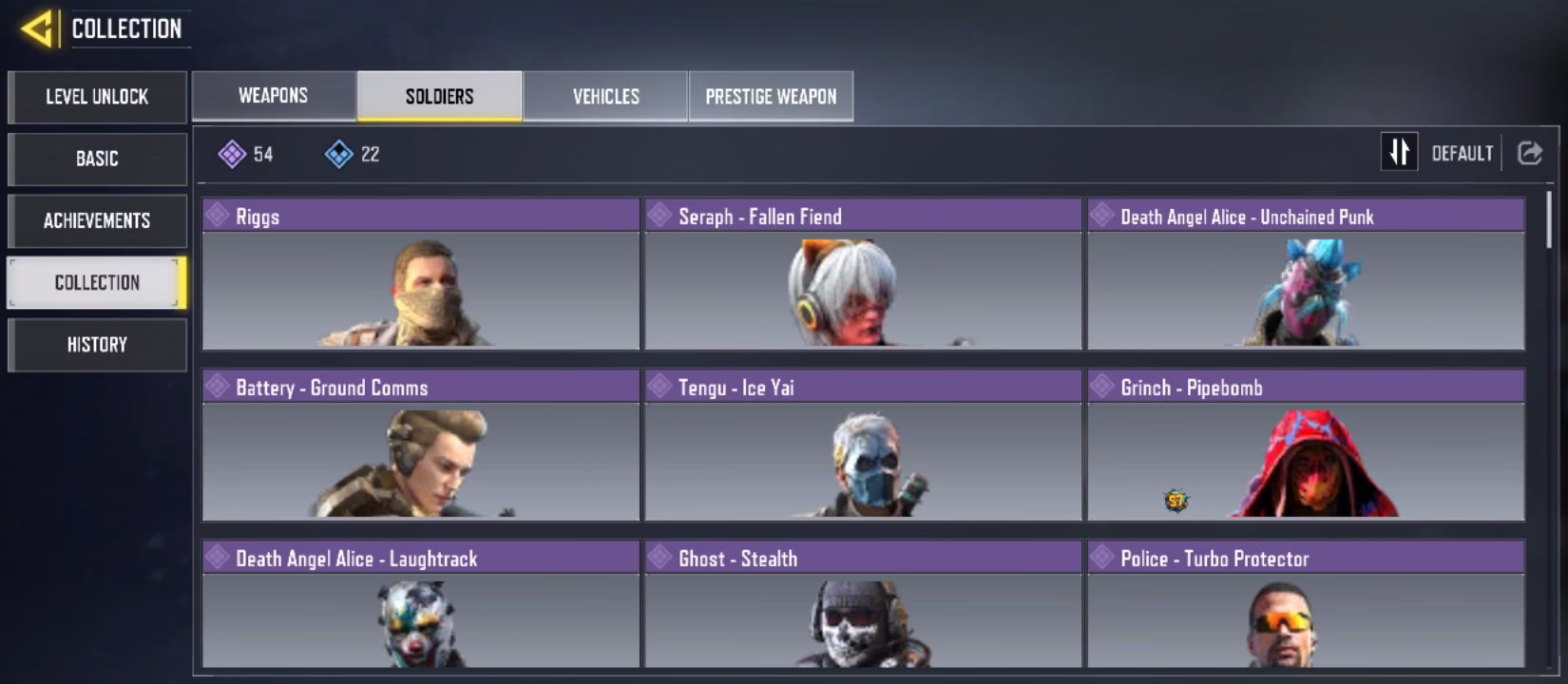Image resolution: width=1568 pixels, height=684 pixels.
Task: Open the Level Unlock section
Action: click(x=97, y=97)
